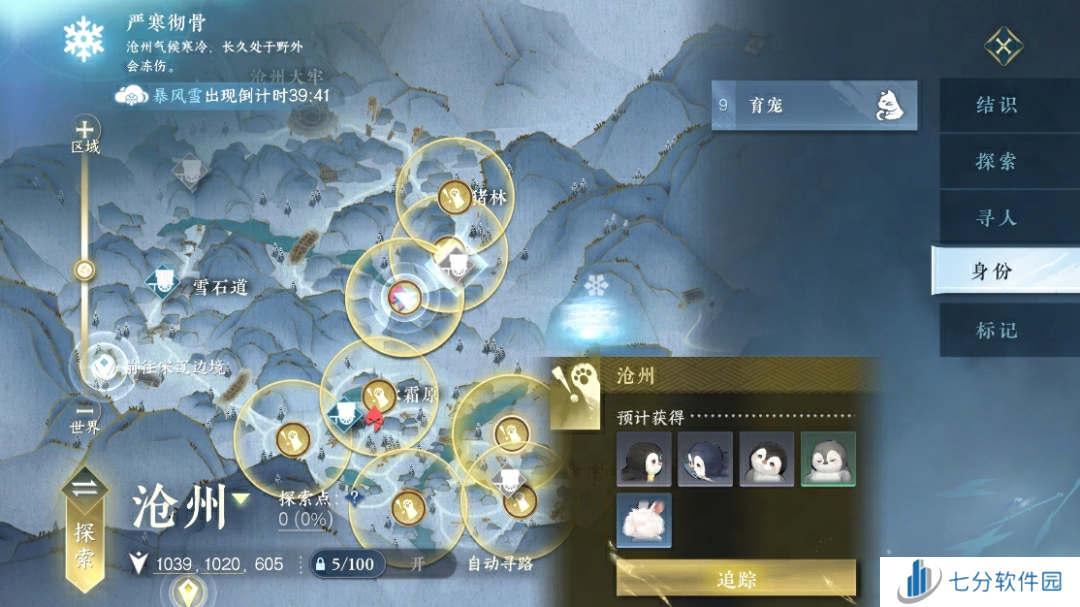Zoom out the map with the minus button

[85, 410]
